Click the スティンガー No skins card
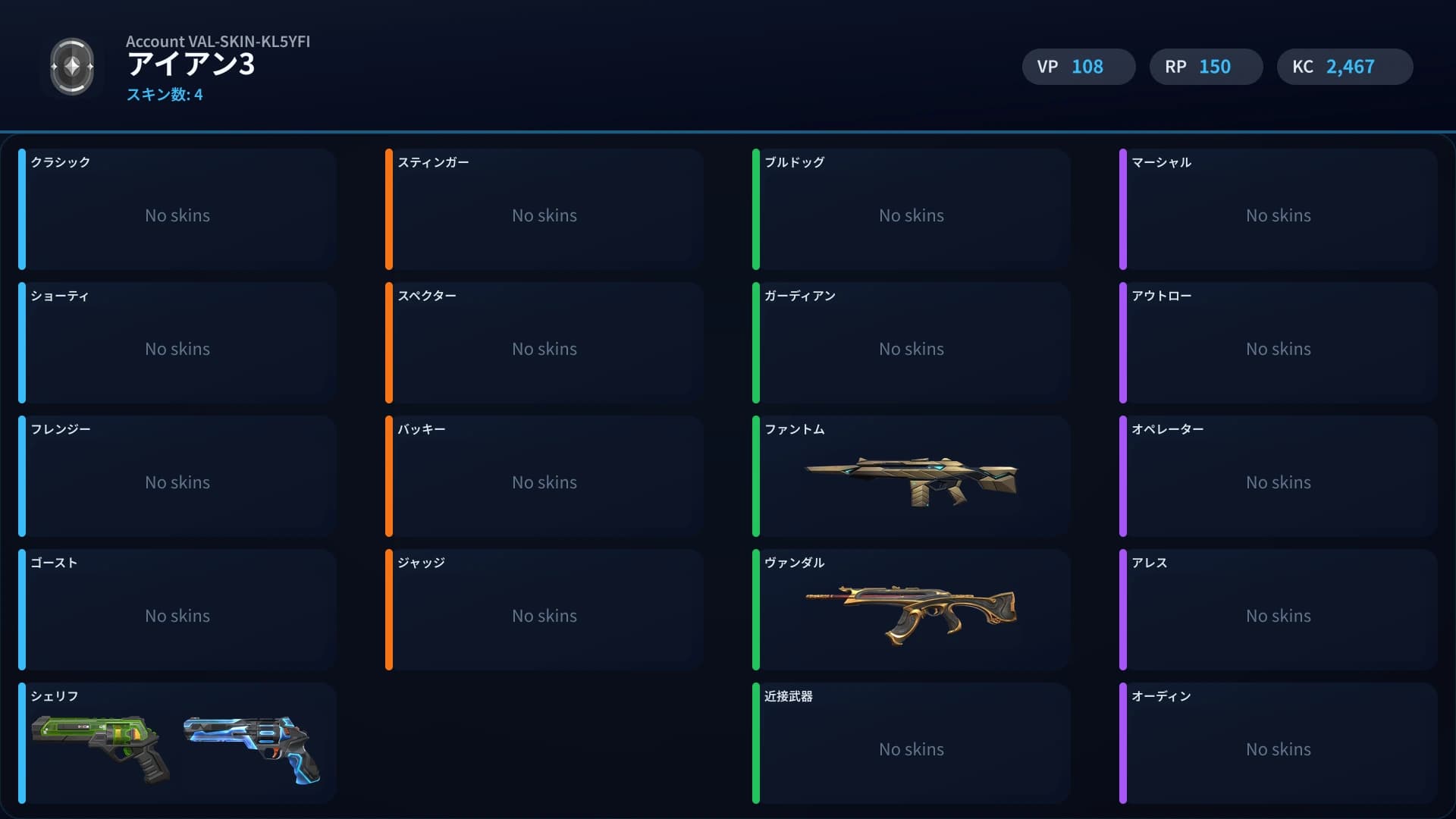This screenshot has width=1456, height=819. click(544, 210)
